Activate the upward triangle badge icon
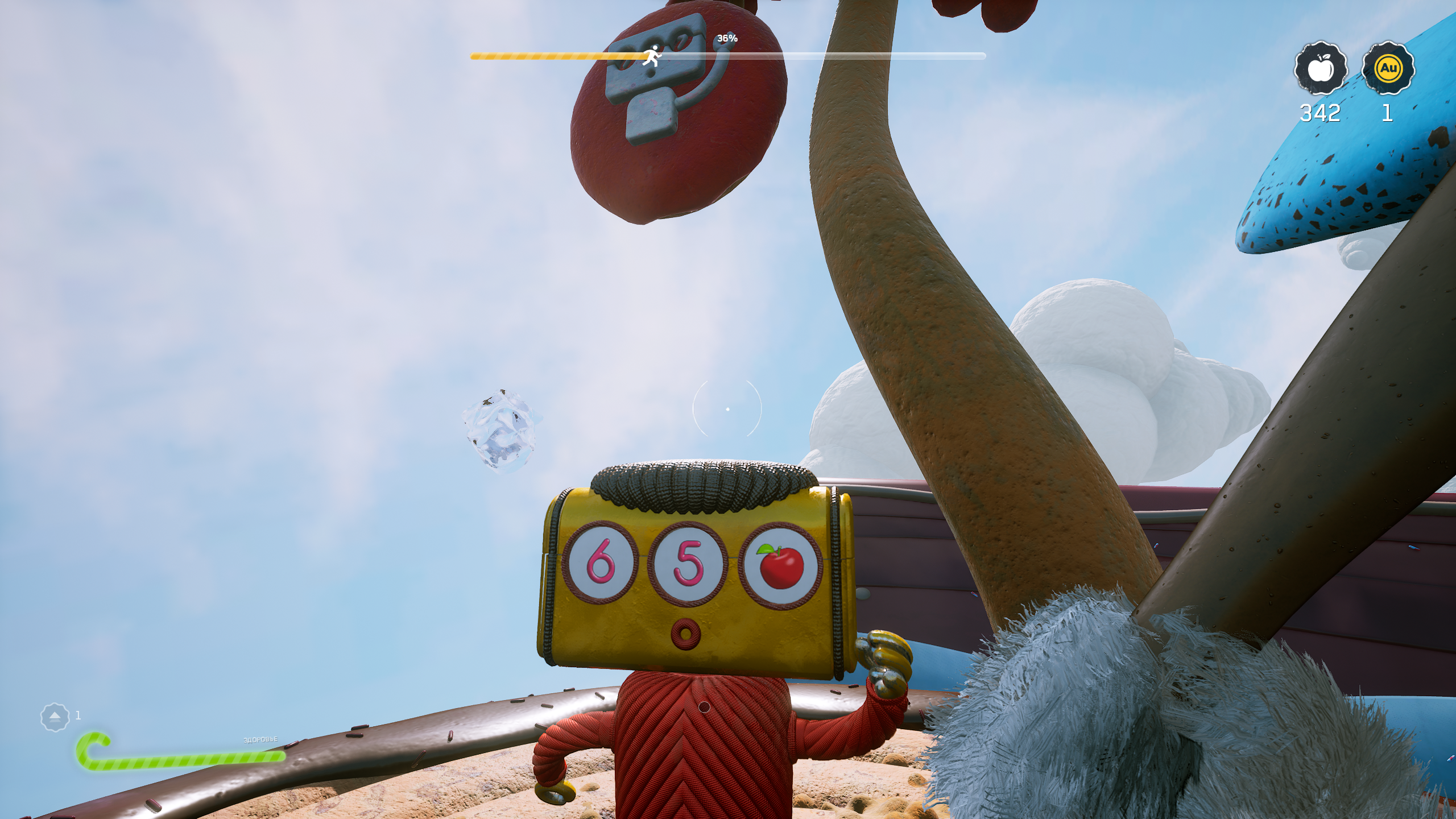This screenshot has width=1456, height=819. click(x=55, y=717)
